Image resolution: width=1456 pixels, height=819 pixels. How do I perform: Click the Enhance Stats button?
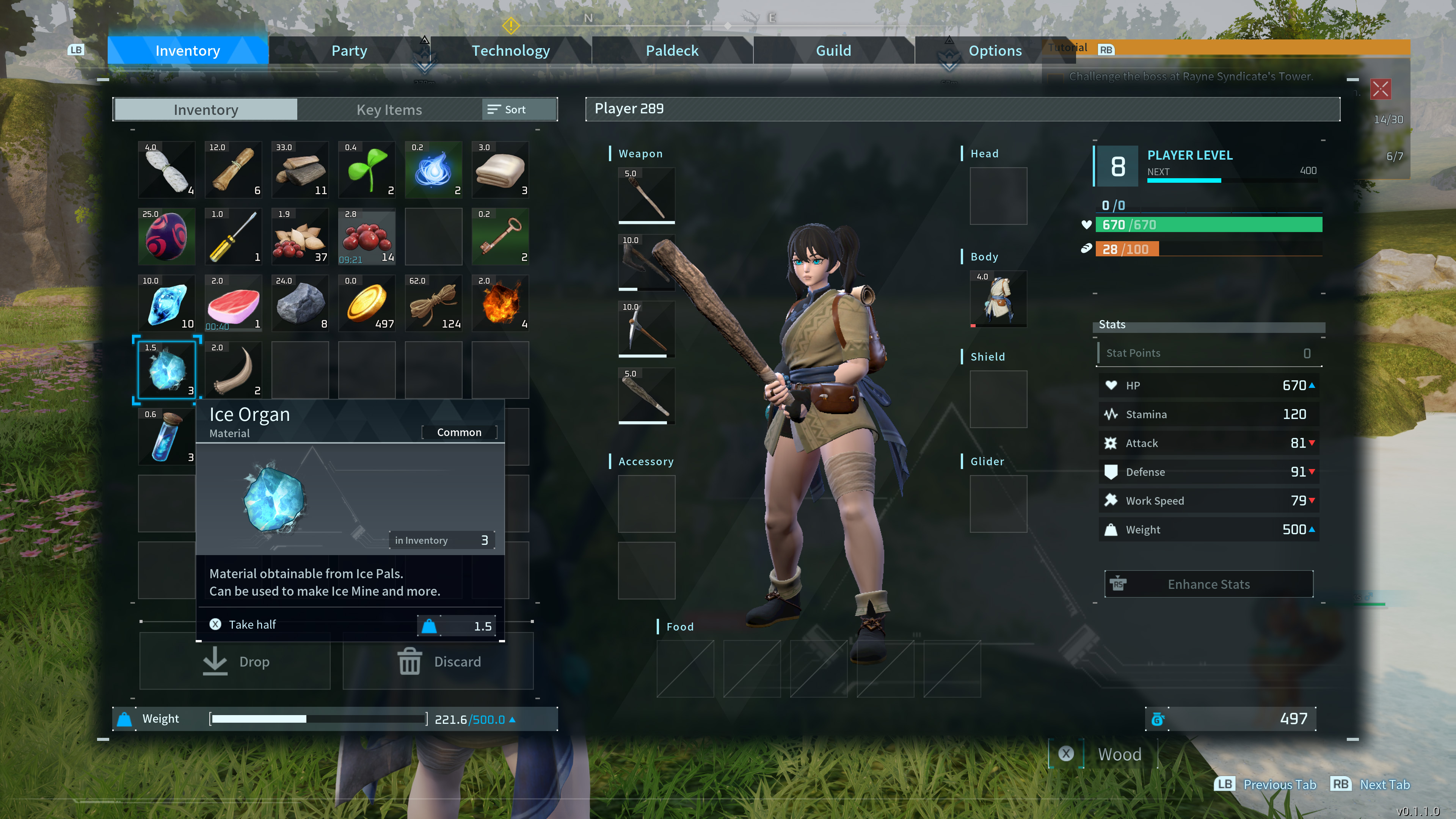tap(1208, 584)
